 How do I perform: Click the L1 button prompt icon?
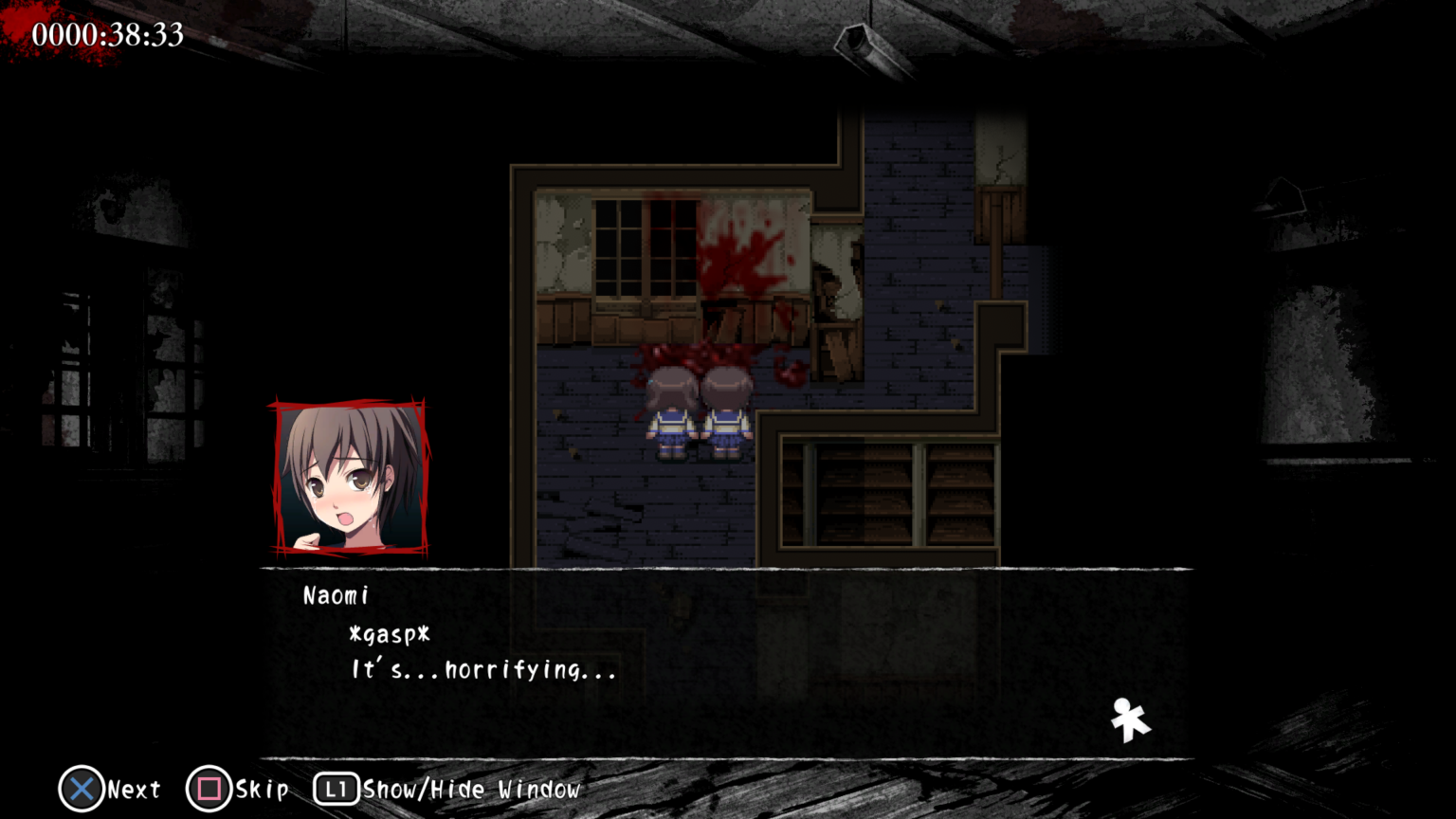[x=337, y=788]
